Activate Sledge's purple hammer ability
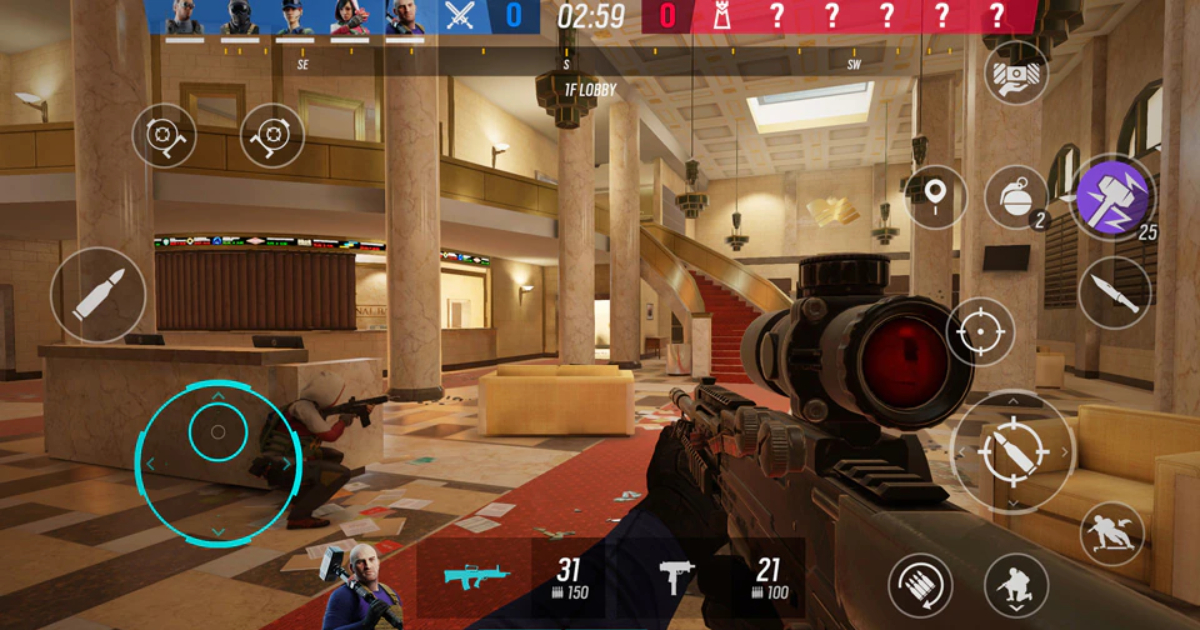 (1114, 196)
